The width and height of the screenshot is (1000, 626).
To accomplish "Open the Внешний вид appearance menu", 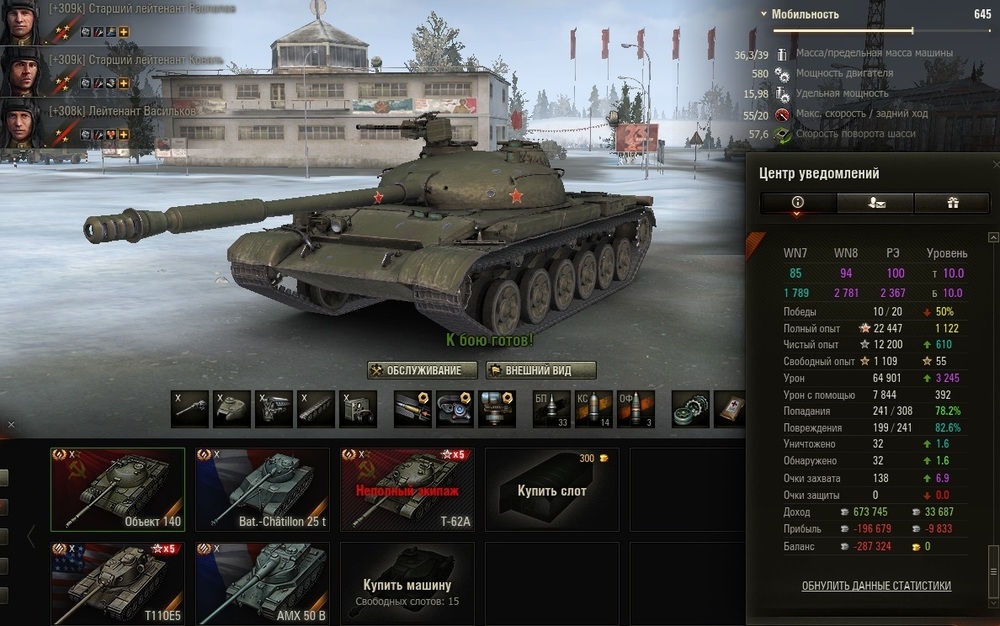I will click(x=541, y=371).
